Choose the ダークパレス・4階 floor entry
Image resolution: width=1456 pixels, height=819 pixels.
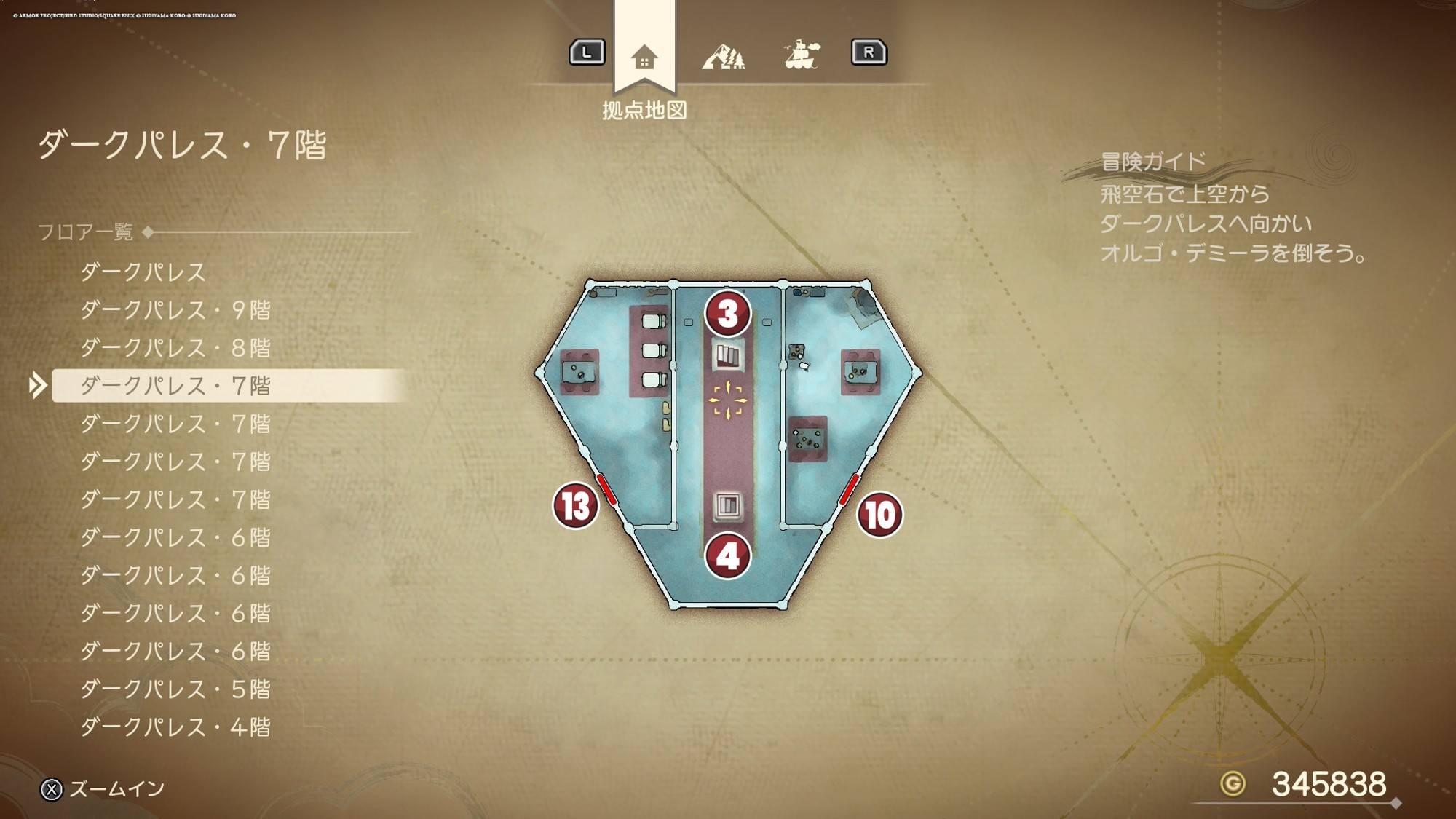tap(175, 727)
